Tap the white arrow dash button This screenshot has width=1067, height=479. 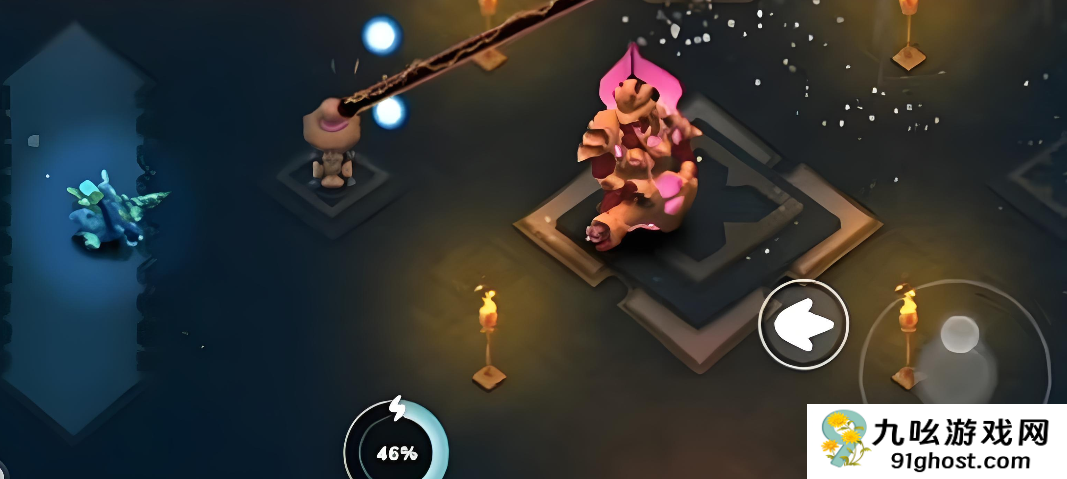pos(804,325)
